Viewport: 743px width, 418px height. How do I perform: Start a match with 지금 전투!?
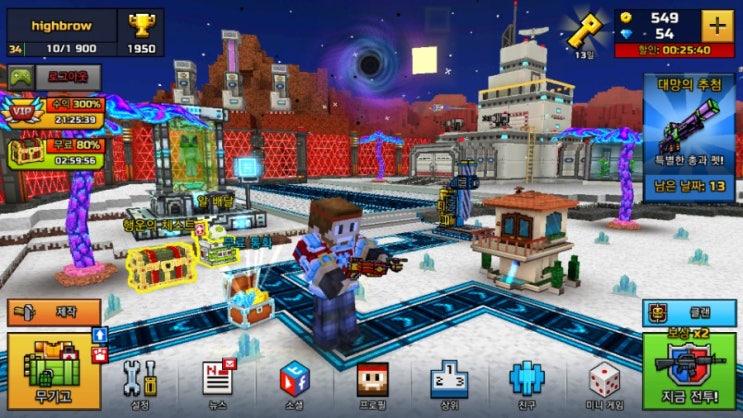coord(688,372)
